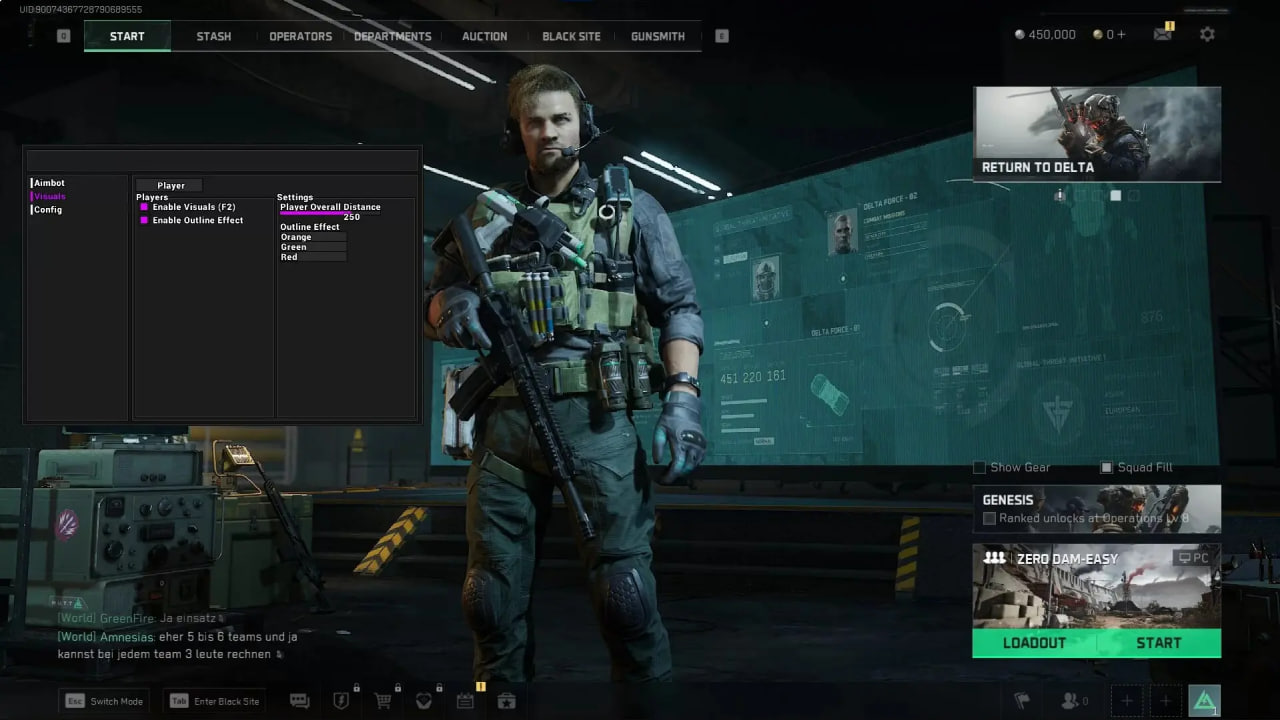
Task: Open the shopping cart store icon
Action: [382, 701]
